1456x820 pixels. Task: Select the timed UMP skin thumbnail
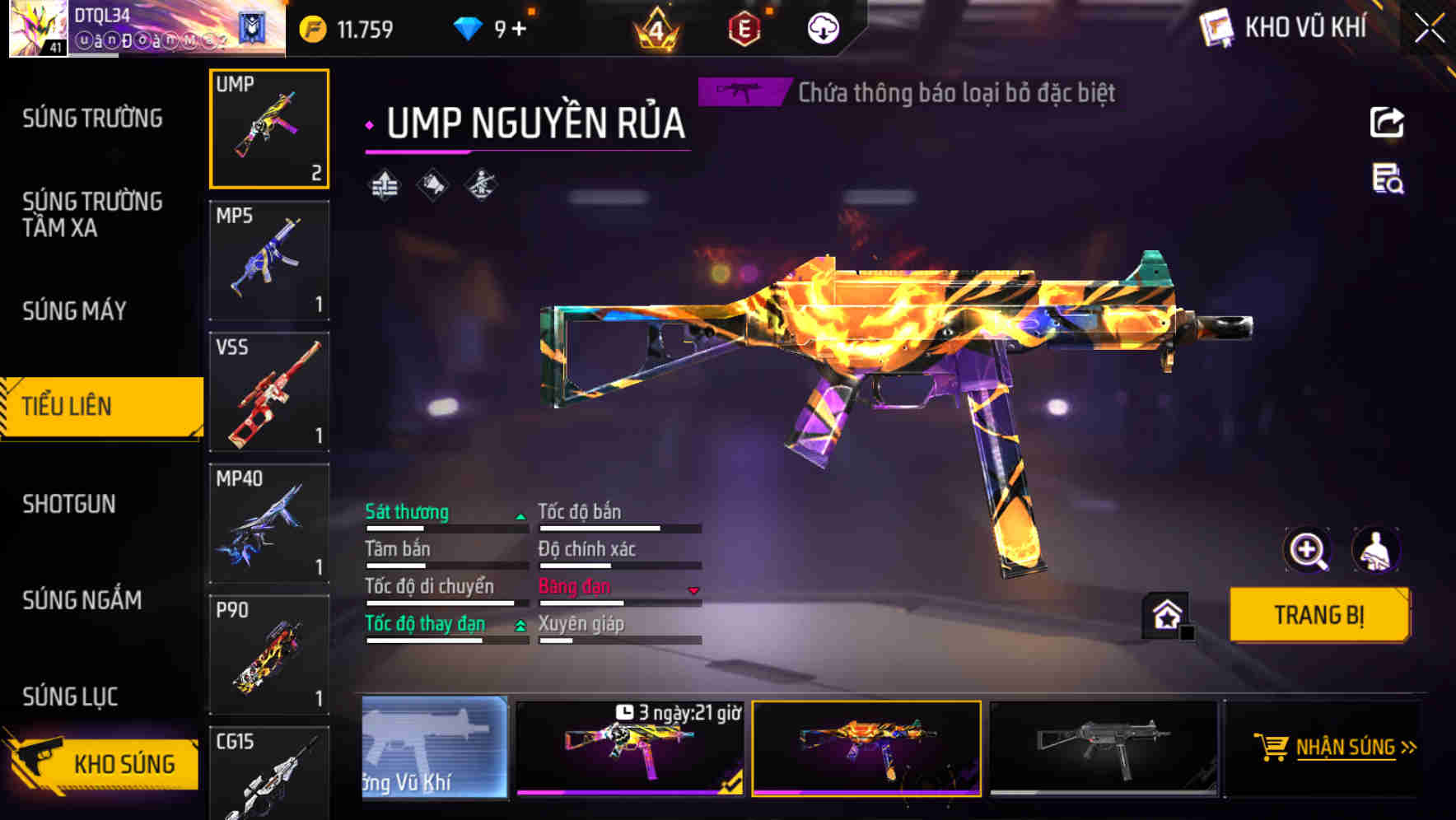click(630, 748)
